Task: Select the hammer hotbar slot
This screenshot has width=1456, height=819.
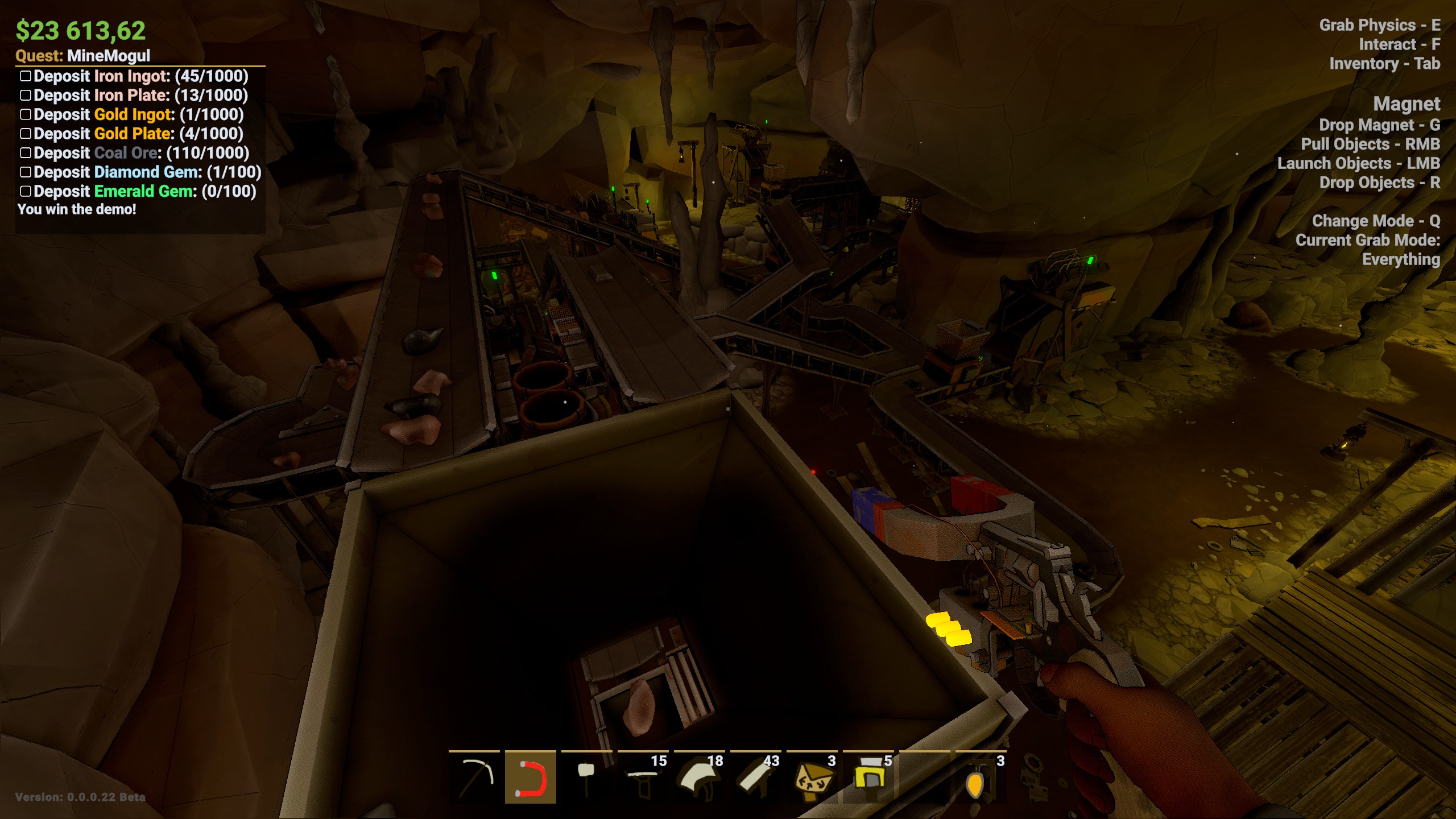Action: coord(586,777)
